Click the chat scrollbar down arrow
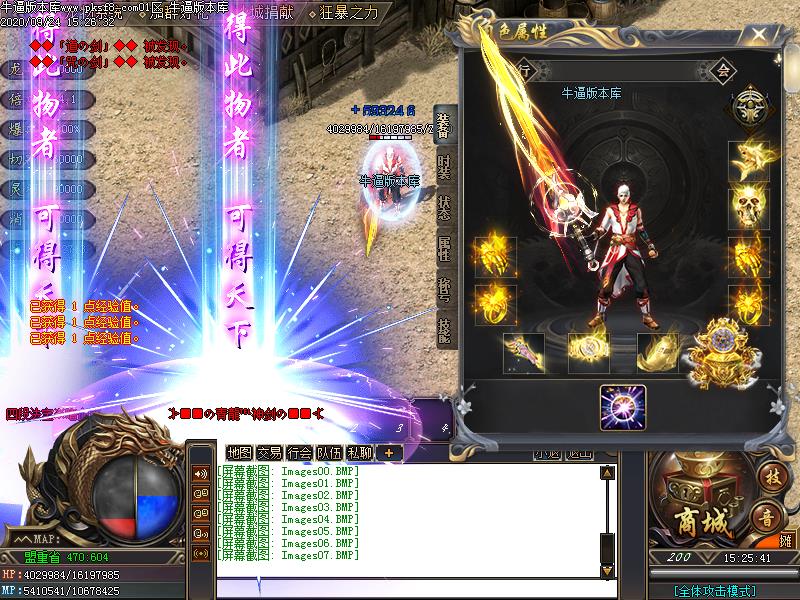 coord(607,571)
